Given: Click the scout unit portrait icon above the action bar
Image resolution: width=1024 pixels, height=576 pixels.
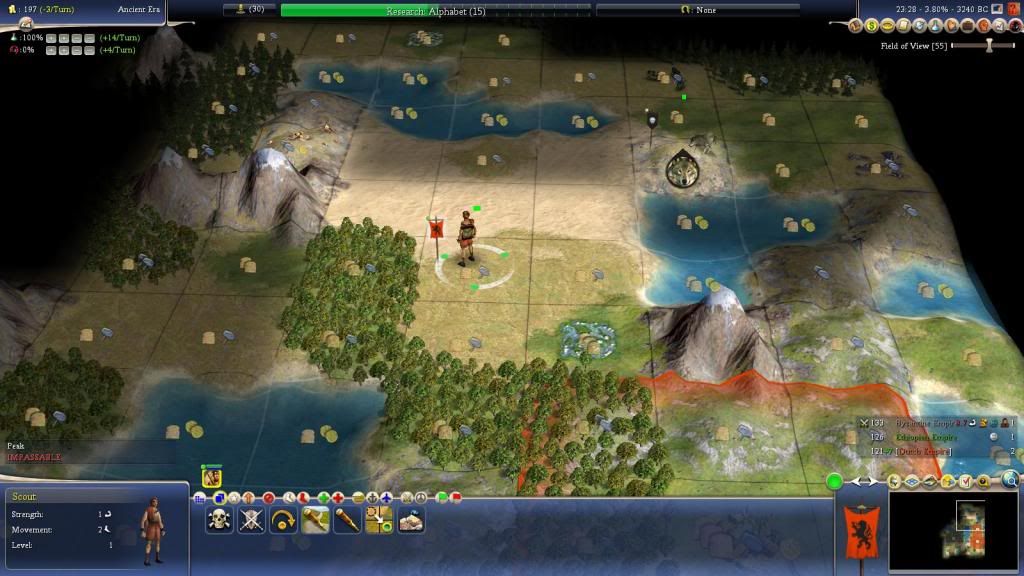Looking at the screenshot, I should [211, 479].
